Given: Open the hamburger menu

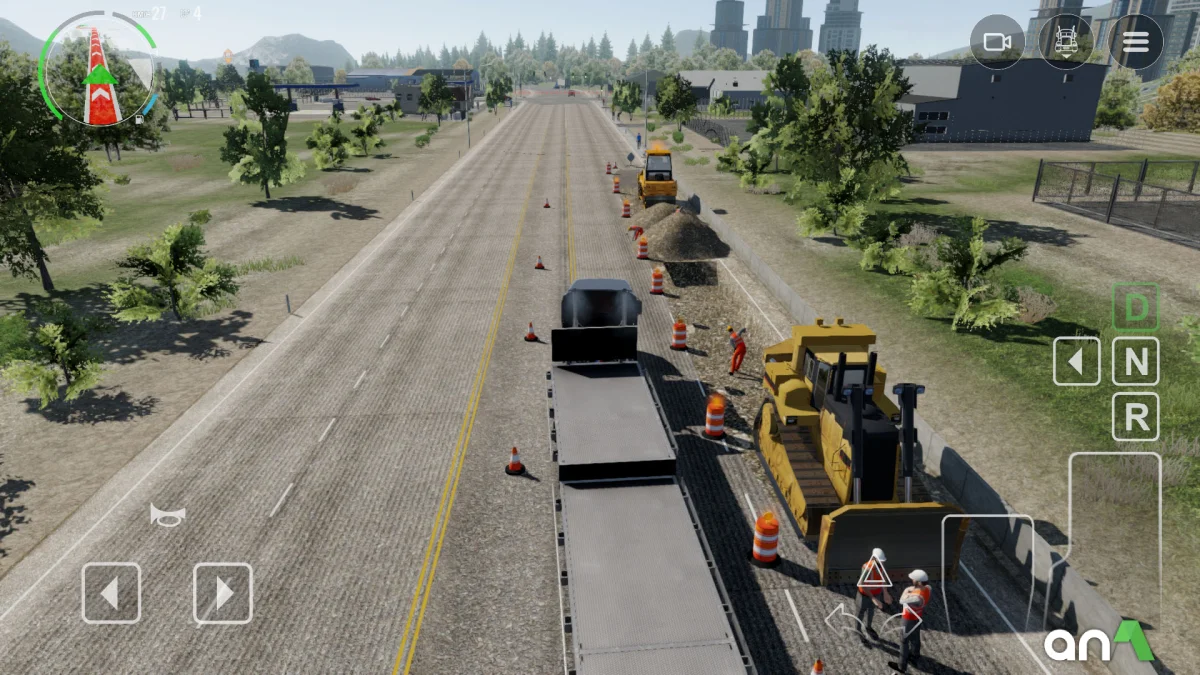Looking at the screenshot, I should point(1135,42).
